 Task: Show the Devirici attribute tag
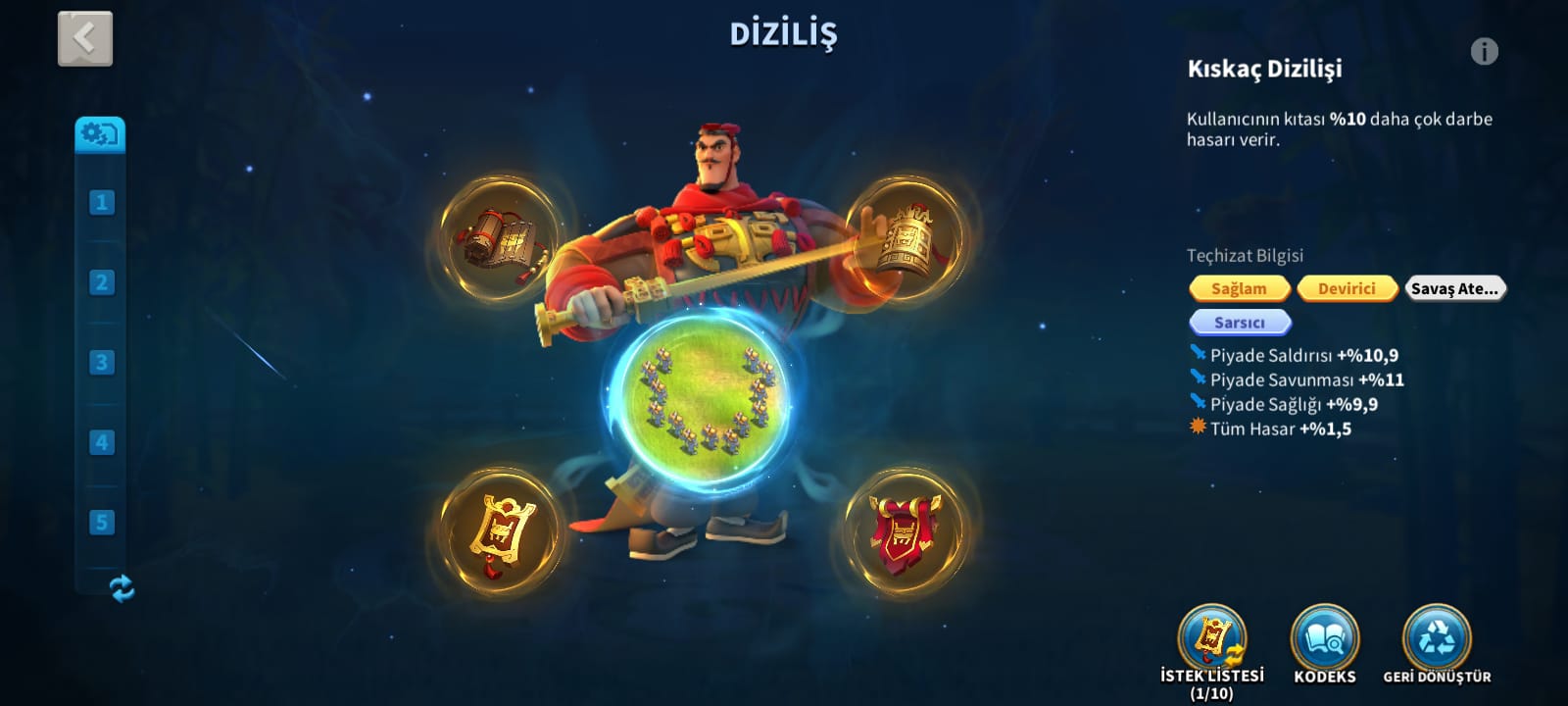pos(1347,288)
